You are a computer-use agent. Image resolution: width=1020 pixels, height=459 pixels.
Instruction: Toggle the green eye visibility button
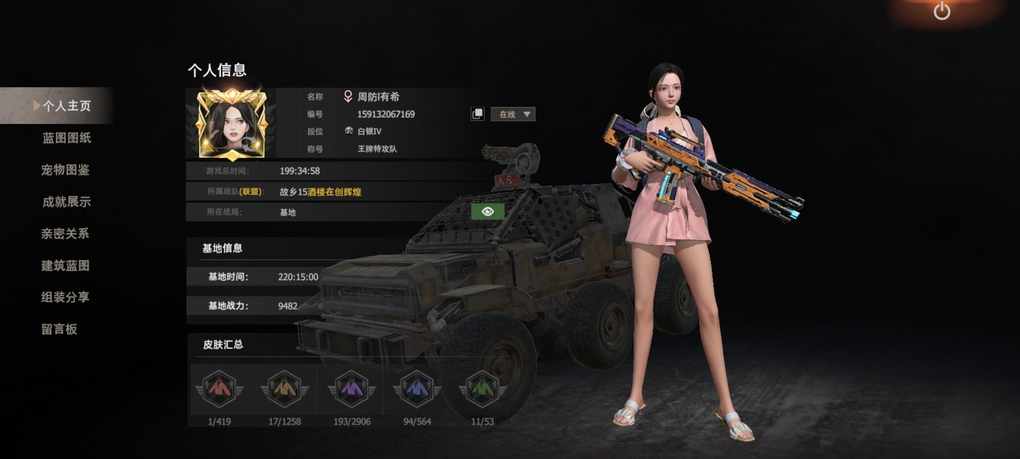[x=487, y=211]
